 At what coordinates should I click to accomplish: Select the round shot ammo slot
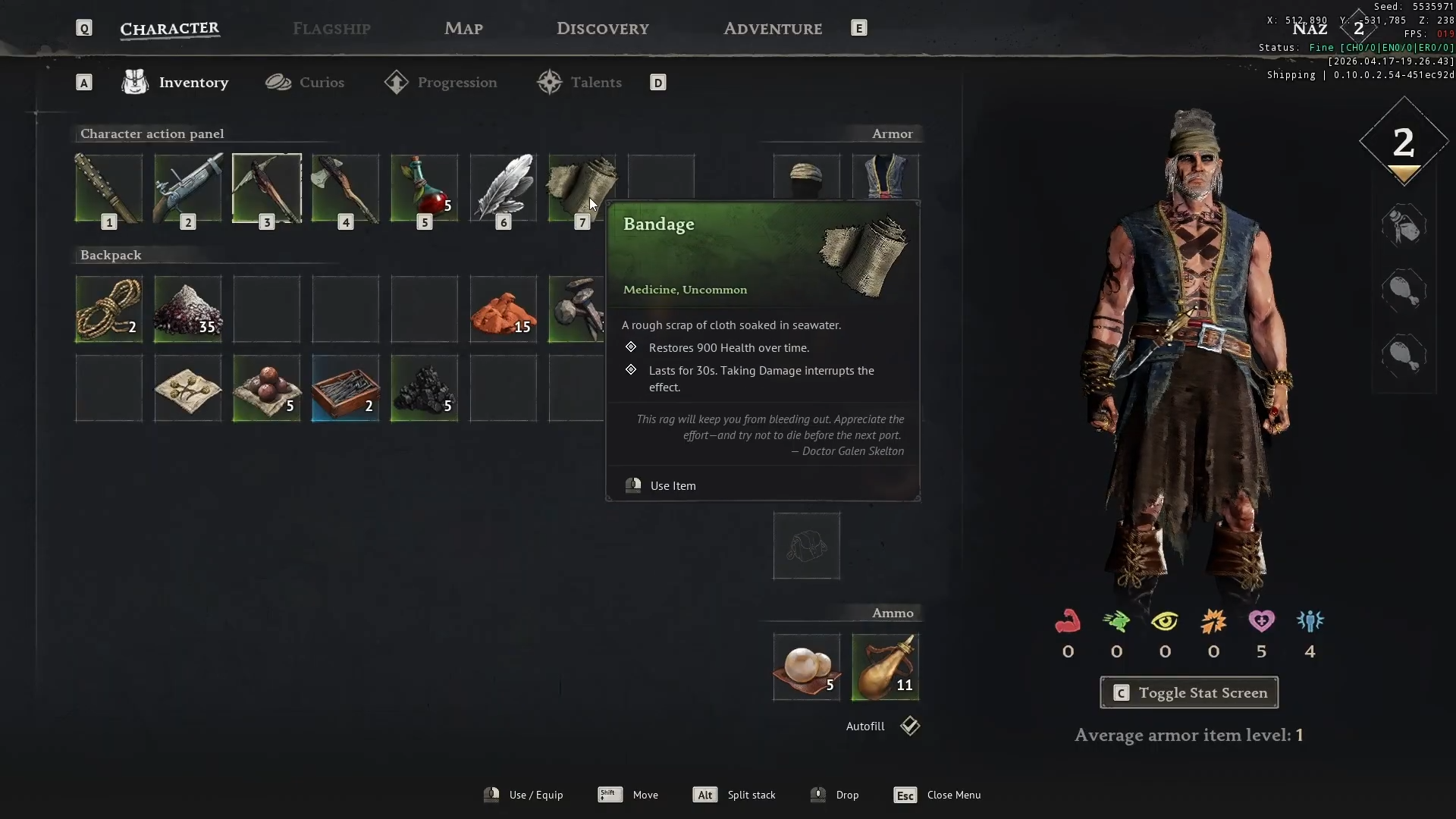[x=806, y=667]
